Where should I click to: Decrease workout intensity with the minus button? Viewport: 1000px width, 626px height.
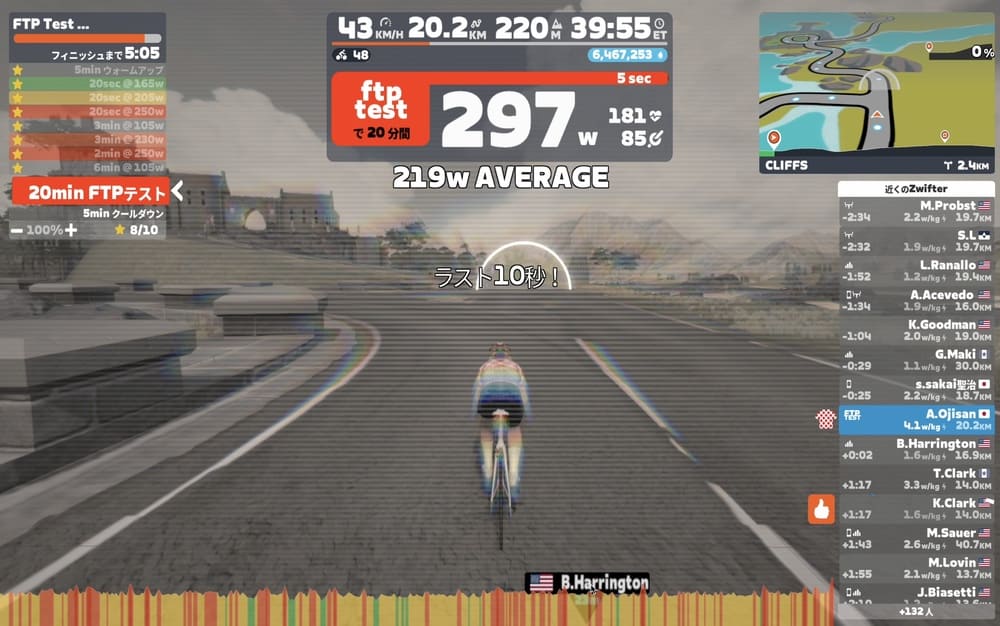[18, 230]
